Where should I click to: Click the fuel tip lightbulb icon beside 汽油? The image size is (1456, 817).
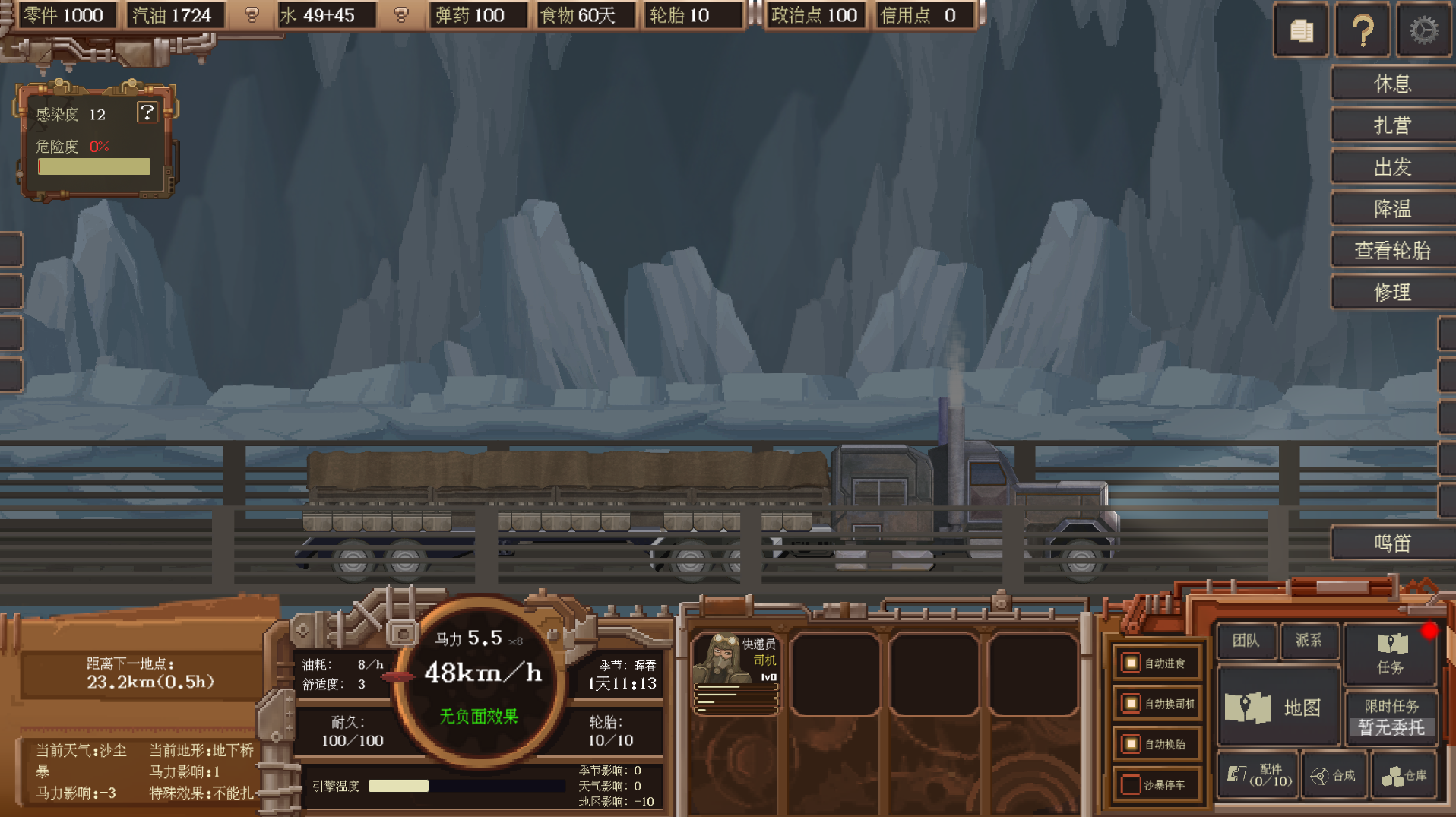(252, 15)
